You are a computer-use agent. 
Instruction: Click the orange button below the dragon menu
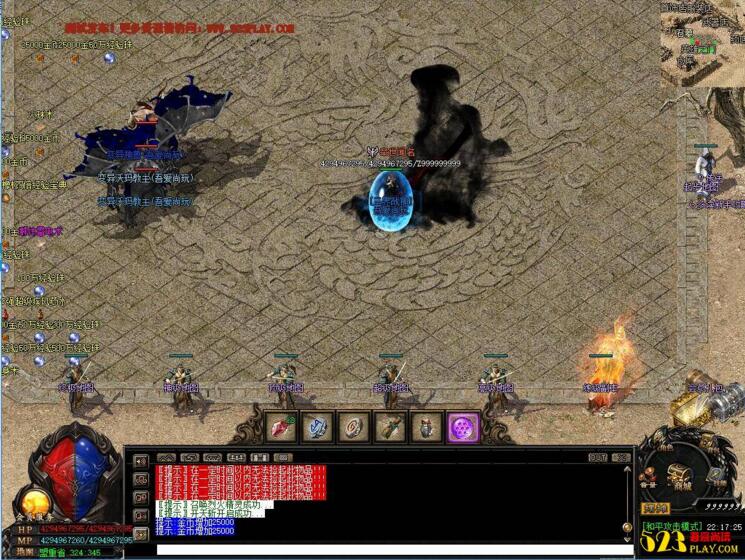click(x=655, y=509)
